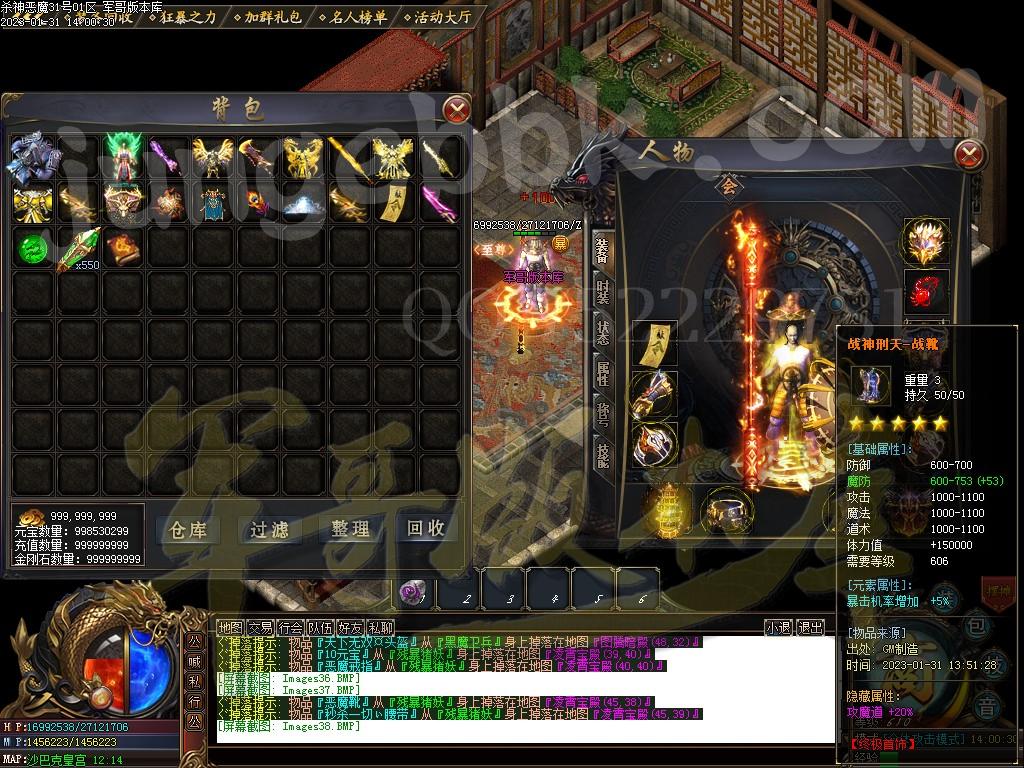The height and width of the screenshot is (768, 1024).
Task: Close the 人物 character window
Action: coord(970,154)
